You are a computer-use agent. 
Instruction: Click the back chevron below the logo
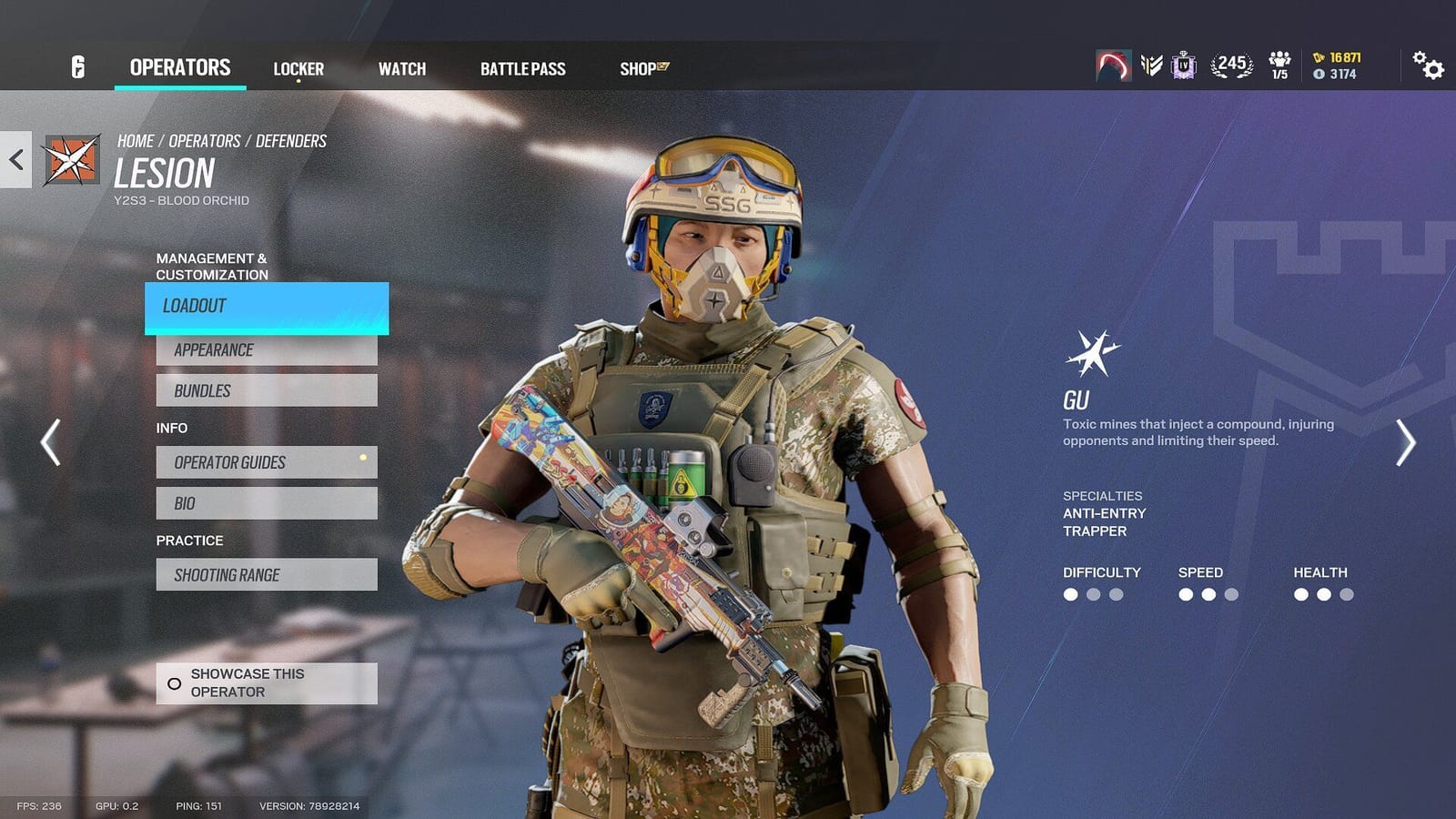(14, 159)
